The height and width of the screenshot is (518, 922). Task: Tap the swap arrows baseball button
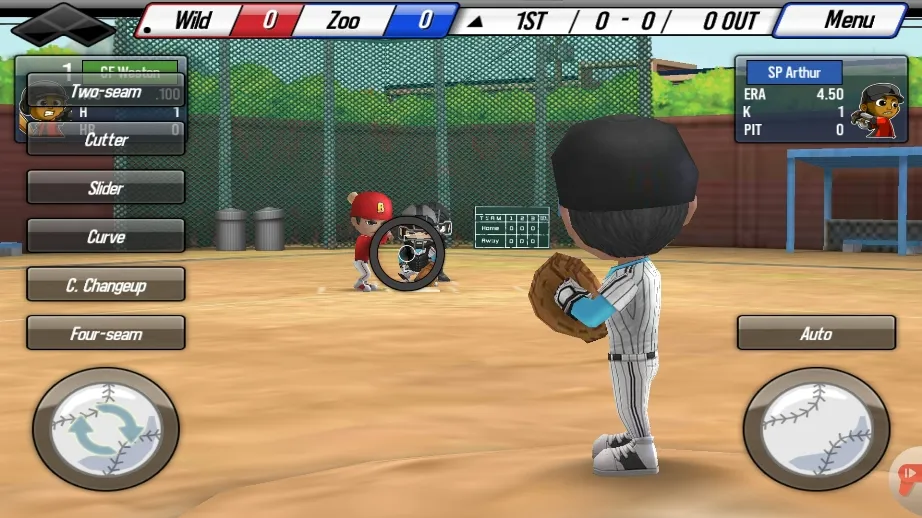[106, 428]
